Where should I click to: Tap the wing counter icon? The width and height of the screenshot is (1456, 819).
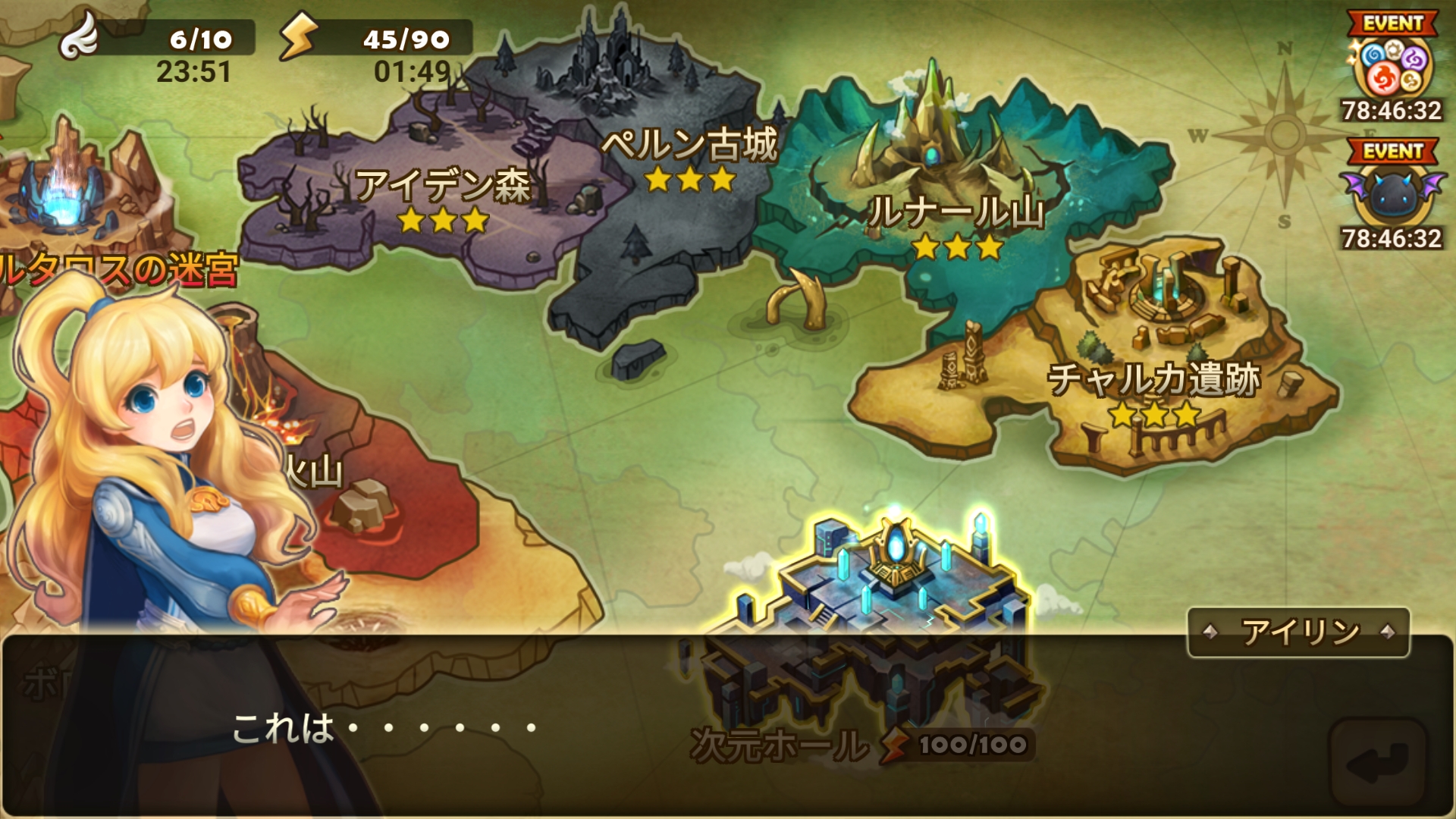80,36
